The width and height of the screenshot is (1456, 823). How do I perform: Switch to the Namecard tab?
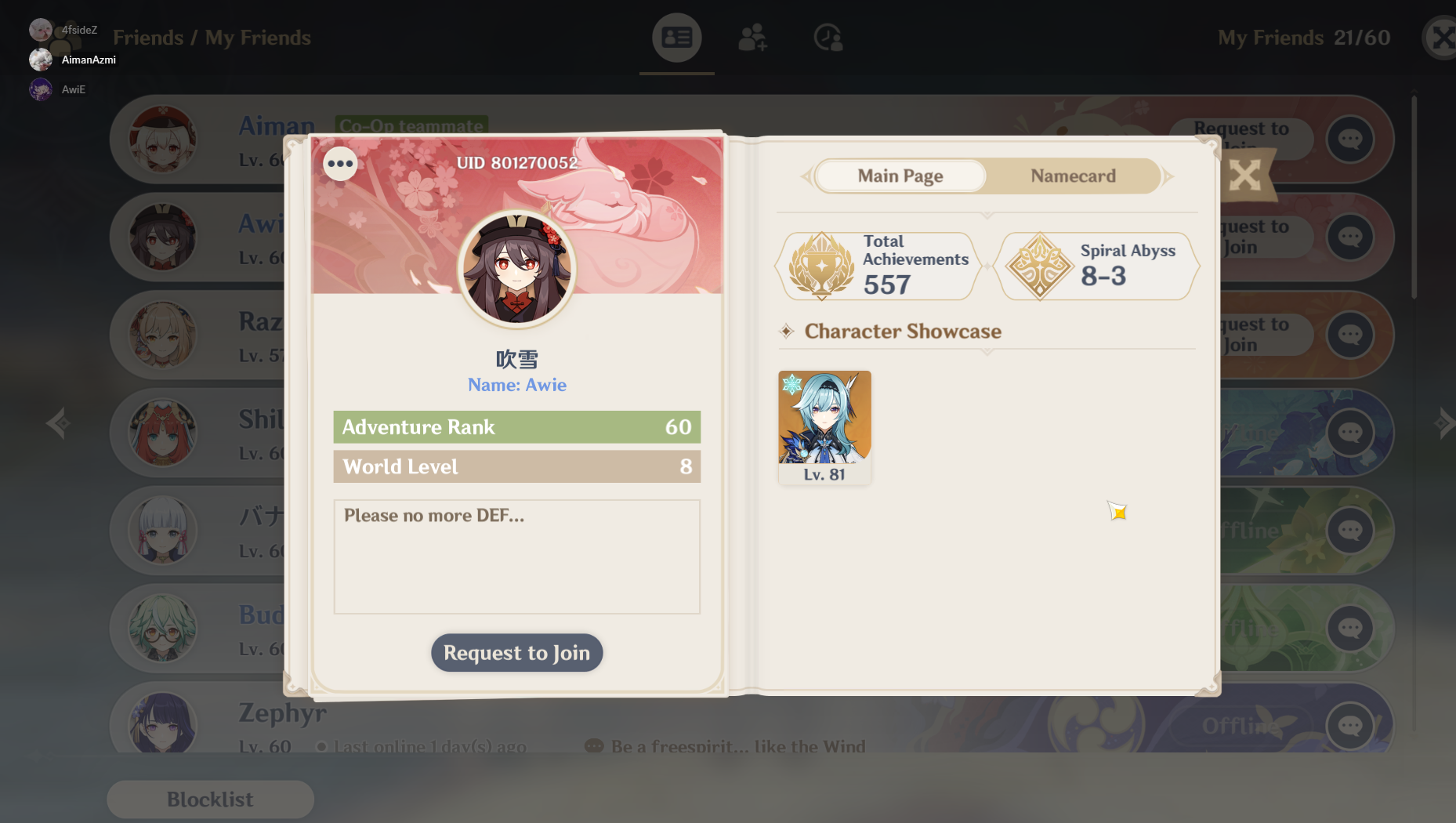click(x=1072, y=176)
